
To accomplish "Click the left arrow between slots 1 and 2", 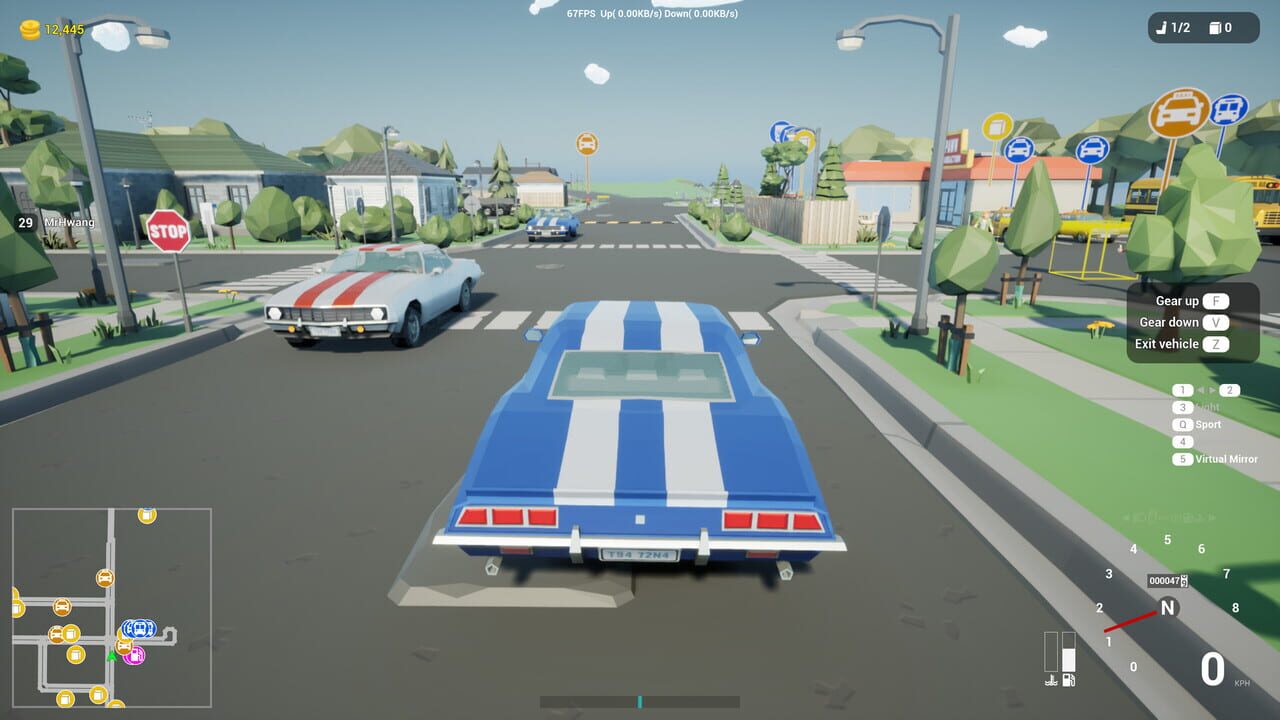I will pyautogui.click(x=1201, y=390).
